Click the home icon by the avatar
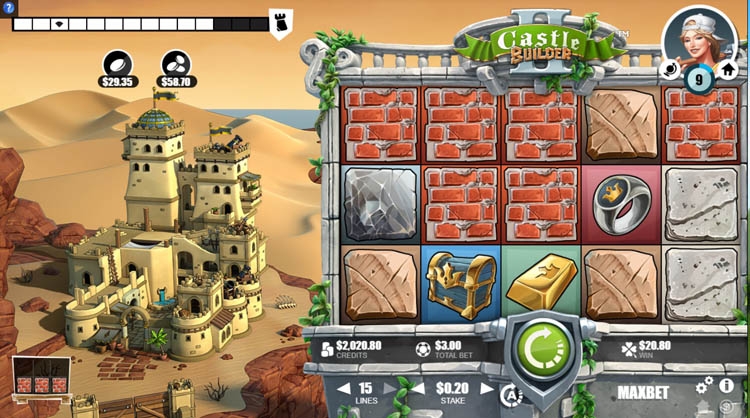Image resolution: width=750 pixels, height=418 pixels. [727, 71]
